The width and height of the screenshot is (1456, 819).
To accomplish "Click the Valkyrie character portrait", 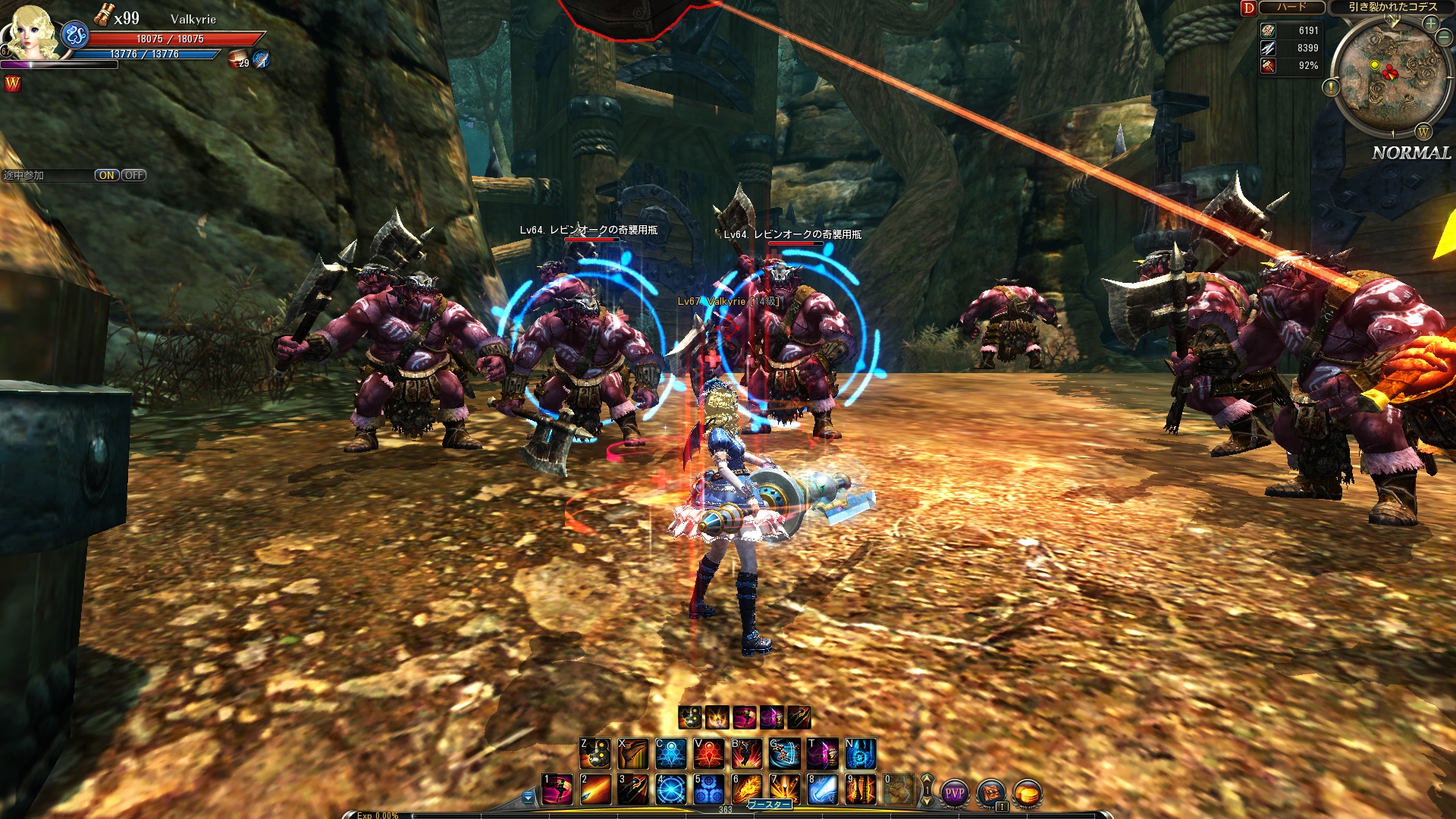I will (32, 32).
